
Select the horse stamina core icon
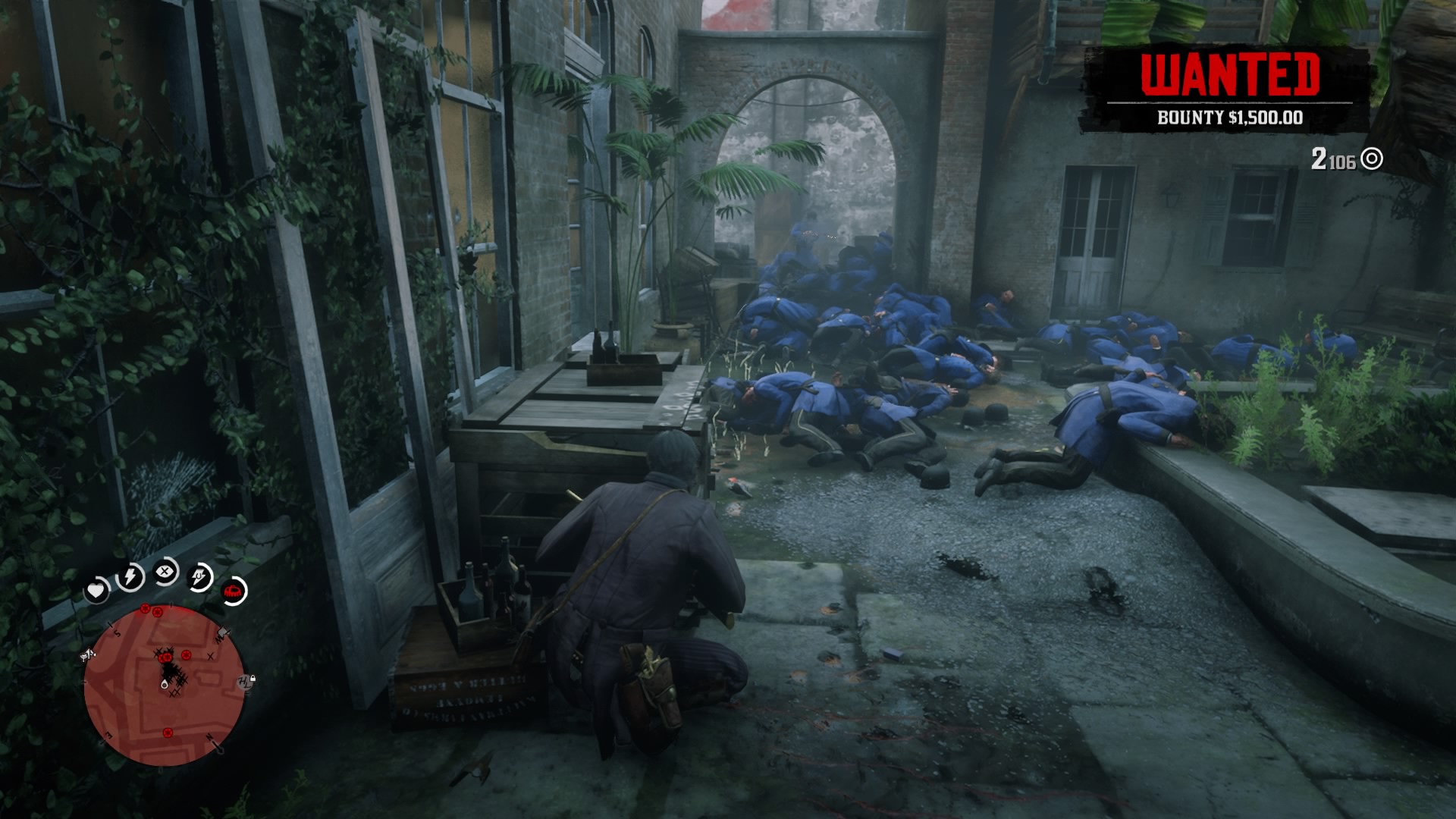click(x=201, y=578)
